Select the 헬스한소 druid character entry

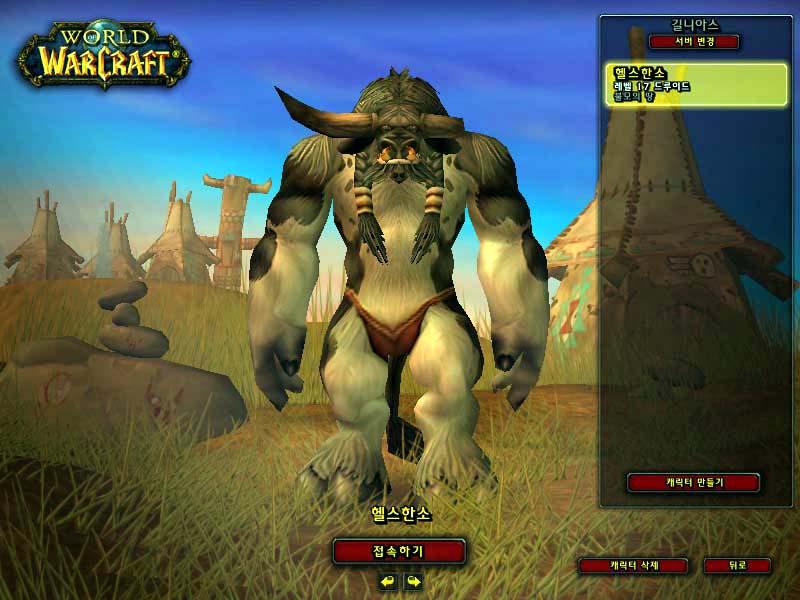[694, 85]
